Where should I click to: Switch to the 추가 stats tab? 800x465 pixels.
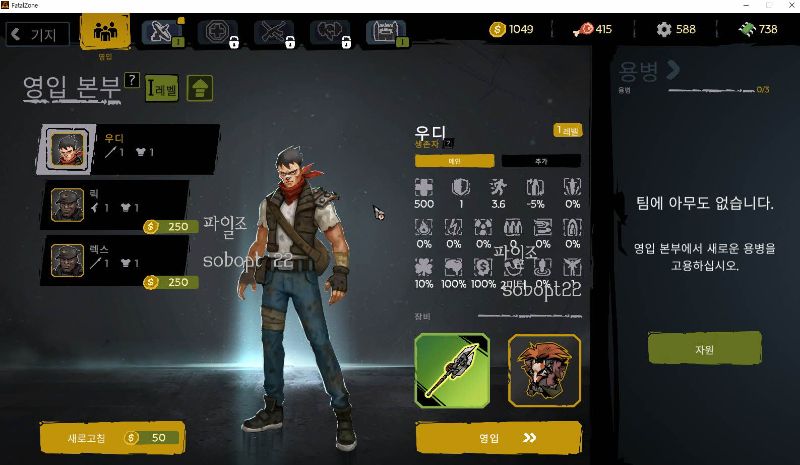[540, 161]
